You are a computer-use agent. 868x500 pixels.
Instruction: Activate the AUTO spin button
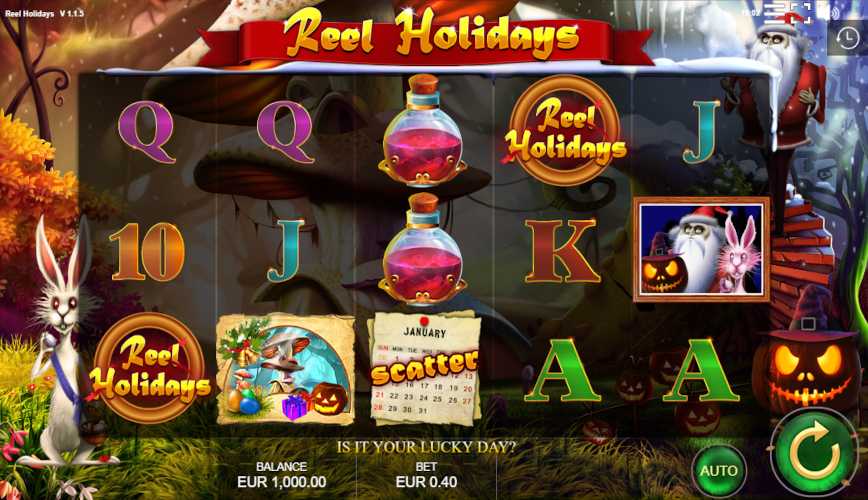pyautogui.click(x=718, y=470)
